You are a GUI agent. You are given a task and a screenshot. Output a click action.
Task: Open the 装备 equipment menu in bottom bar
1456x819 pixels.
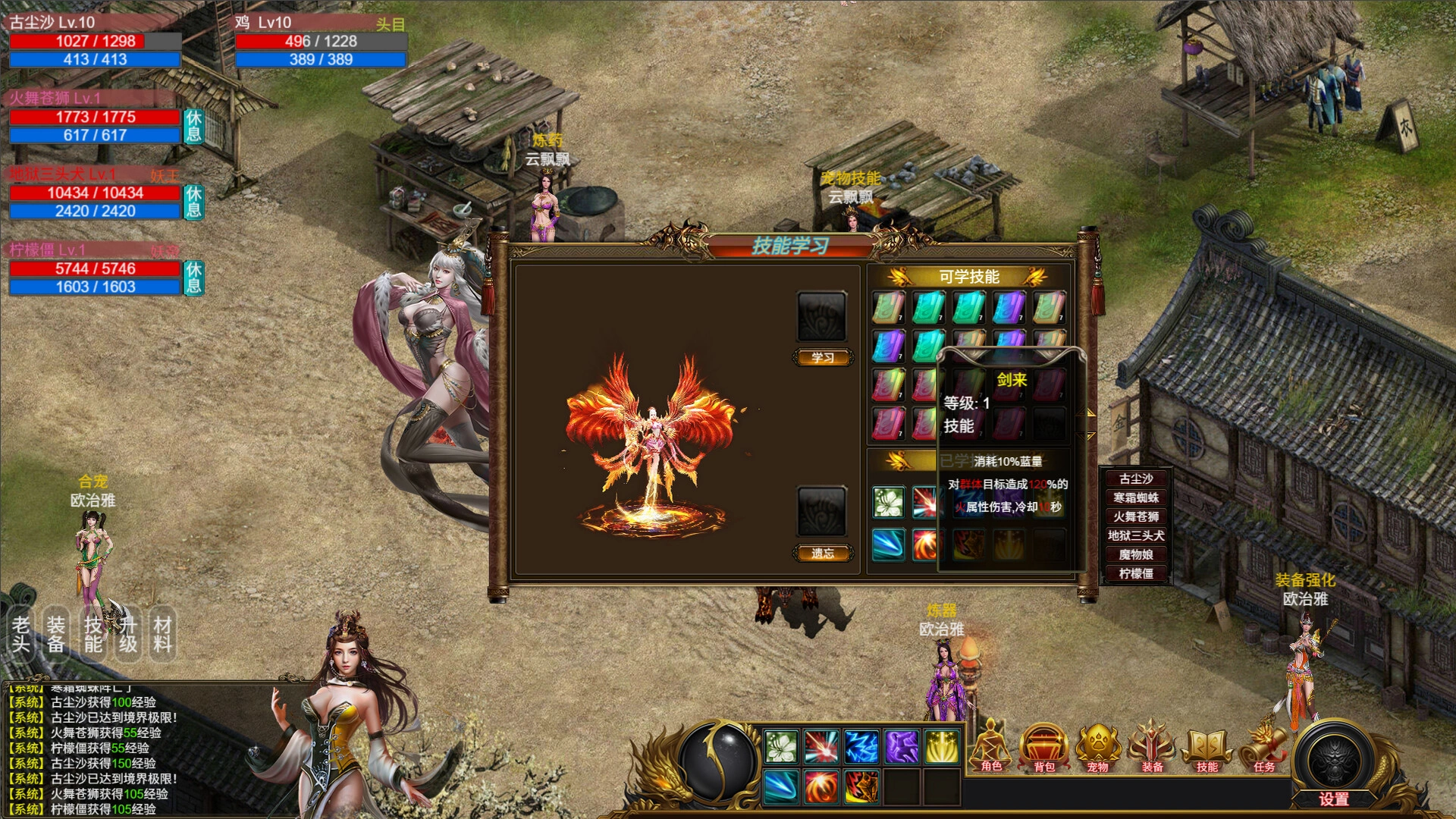coord(1152,748)
